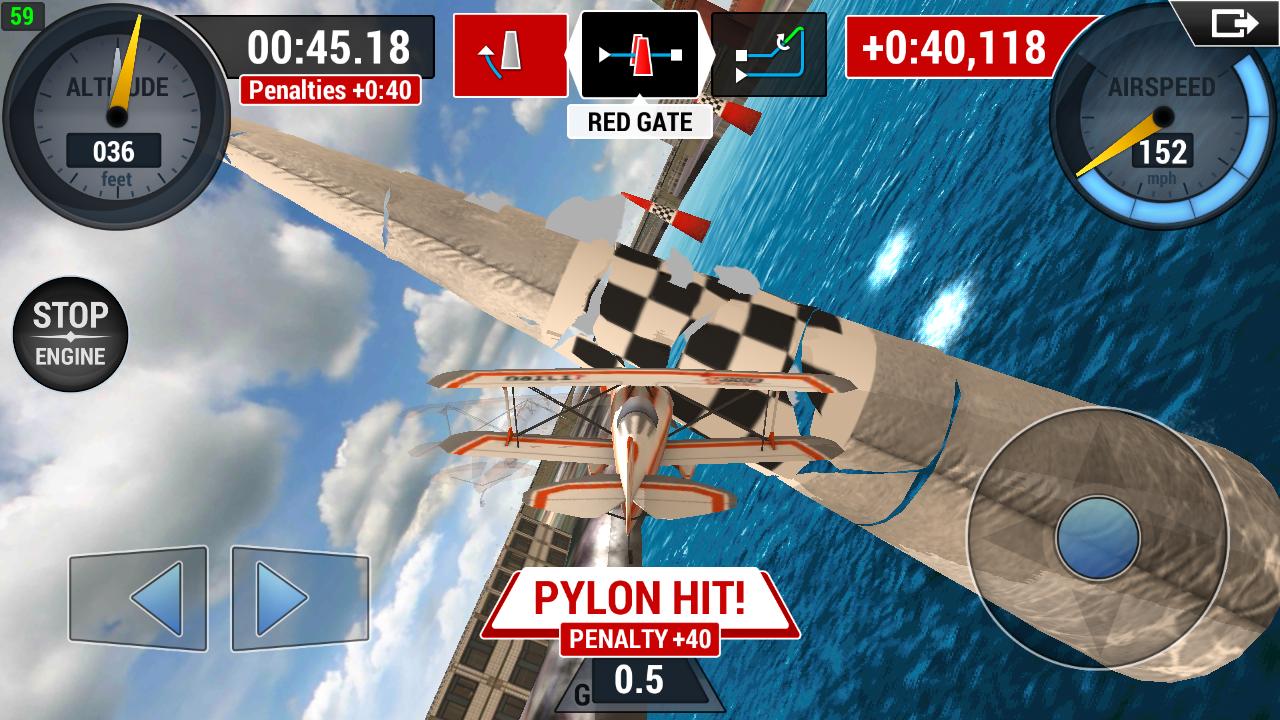Tap the virtual joystick knob
Screen dimensions: 1280x720
(1098, 538)
